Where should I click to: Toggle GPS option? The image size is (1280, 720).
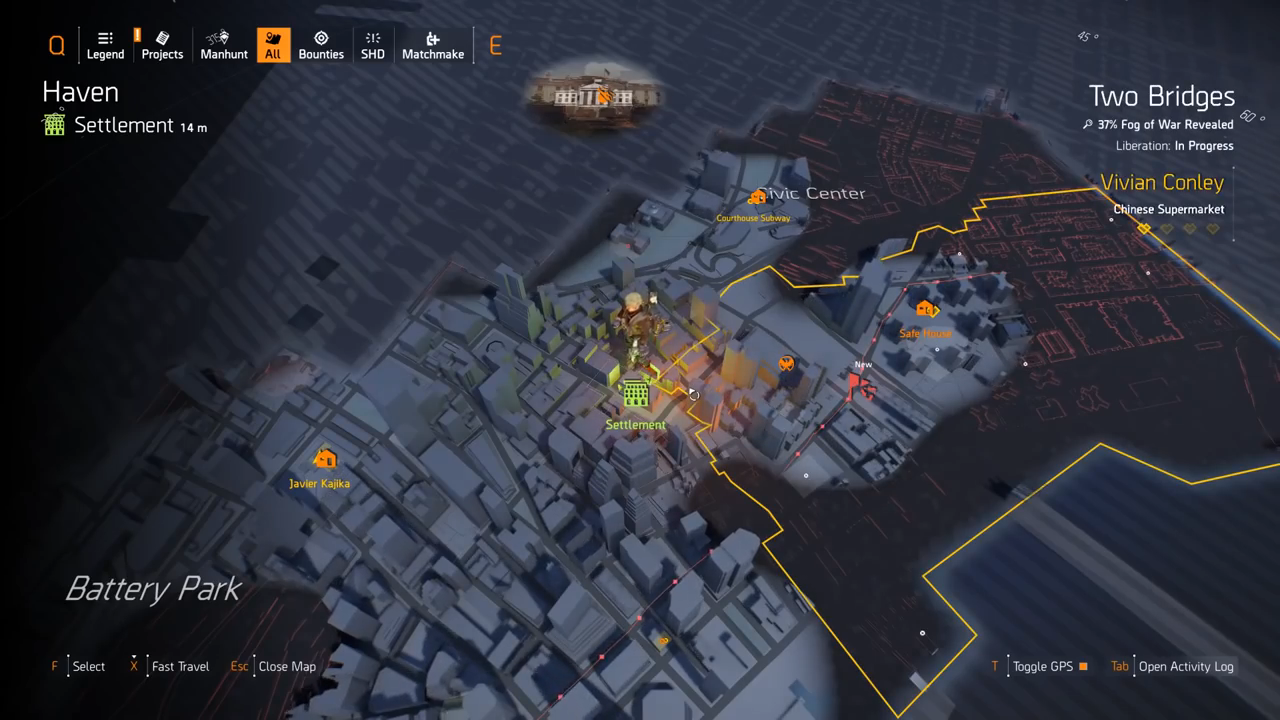[1043, 666]
